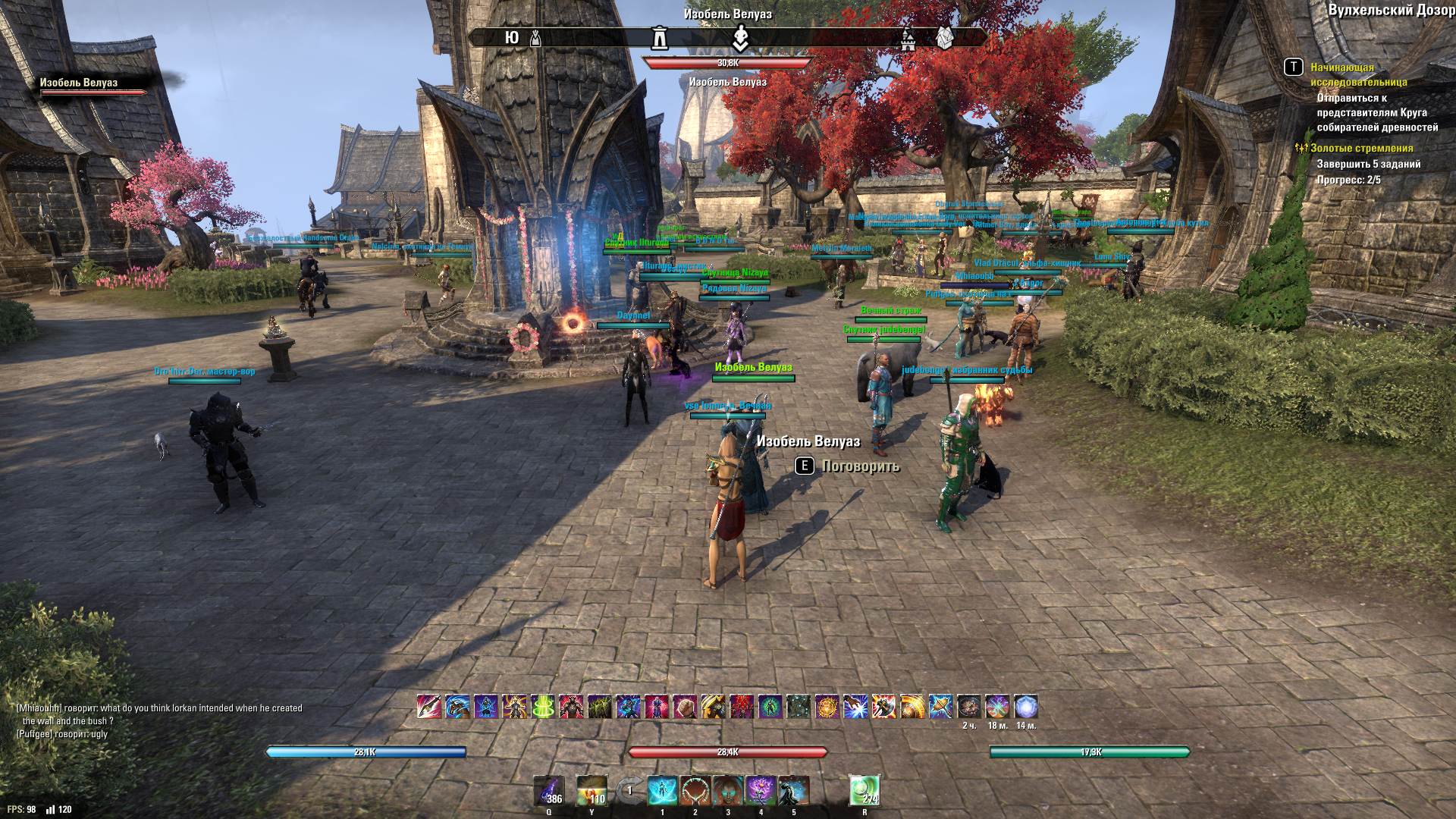Use the kneeling hooded figure skill
The height and width of the screenshot is (819, 1456).
point(793,791)
